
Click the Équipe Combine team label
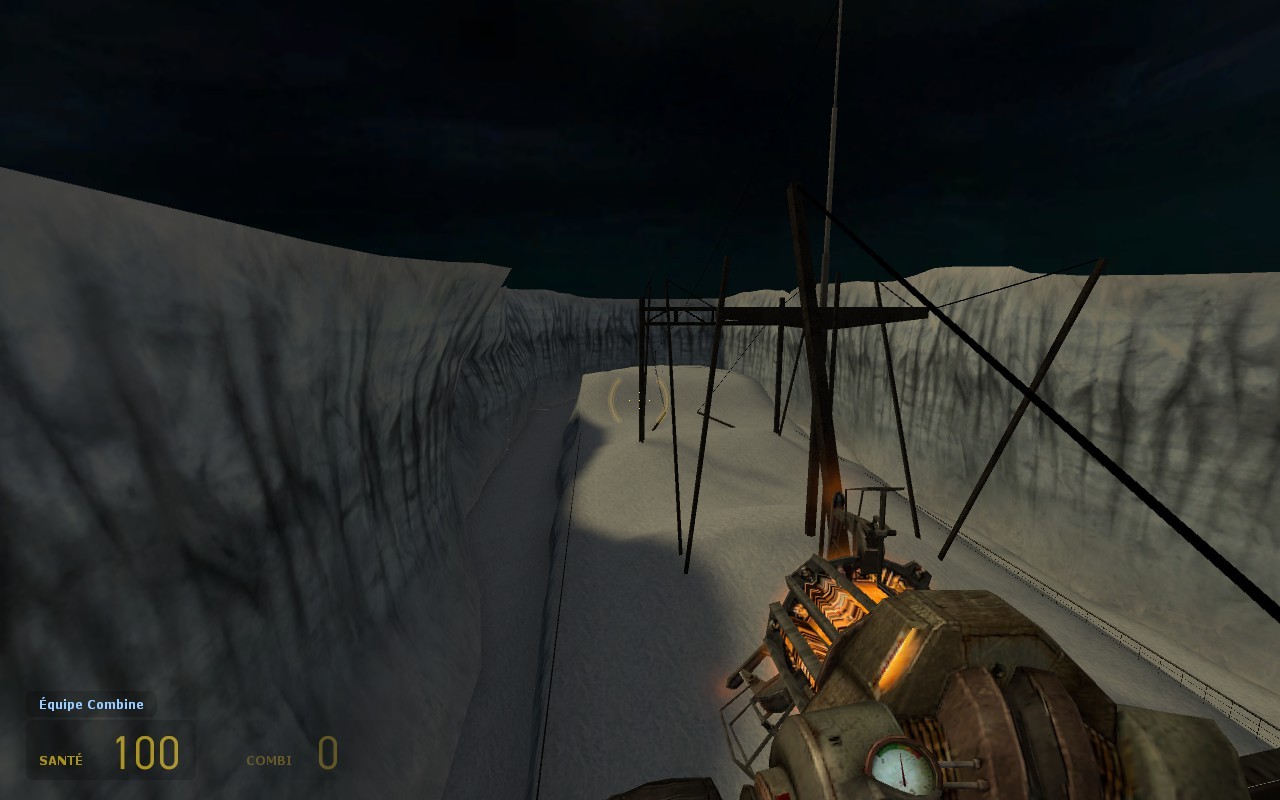pos(90,704)
